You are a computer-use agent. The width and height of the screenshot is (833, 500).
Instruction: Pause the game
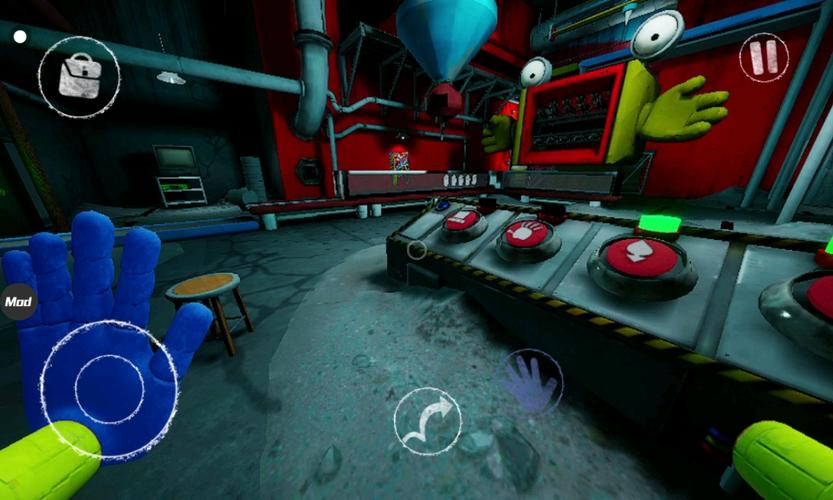(763, 57)
